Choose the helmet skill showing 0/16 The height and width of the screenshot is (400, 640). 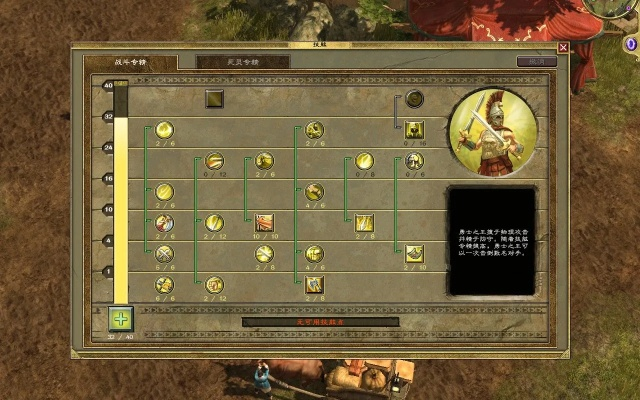coord(414,129)
